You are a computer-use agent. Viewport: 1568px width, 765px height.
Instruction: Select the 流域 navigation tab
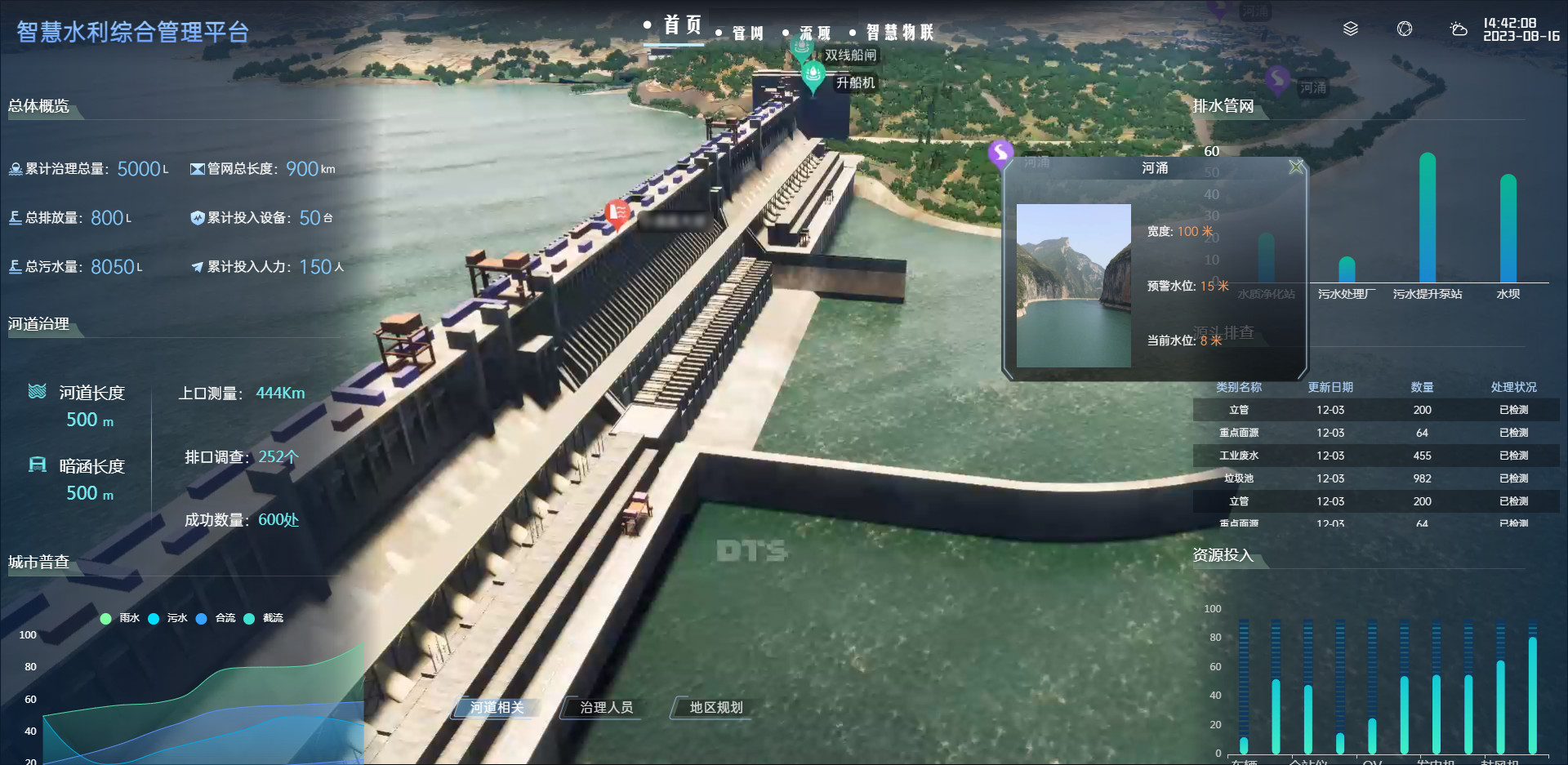tap(814, 33)
